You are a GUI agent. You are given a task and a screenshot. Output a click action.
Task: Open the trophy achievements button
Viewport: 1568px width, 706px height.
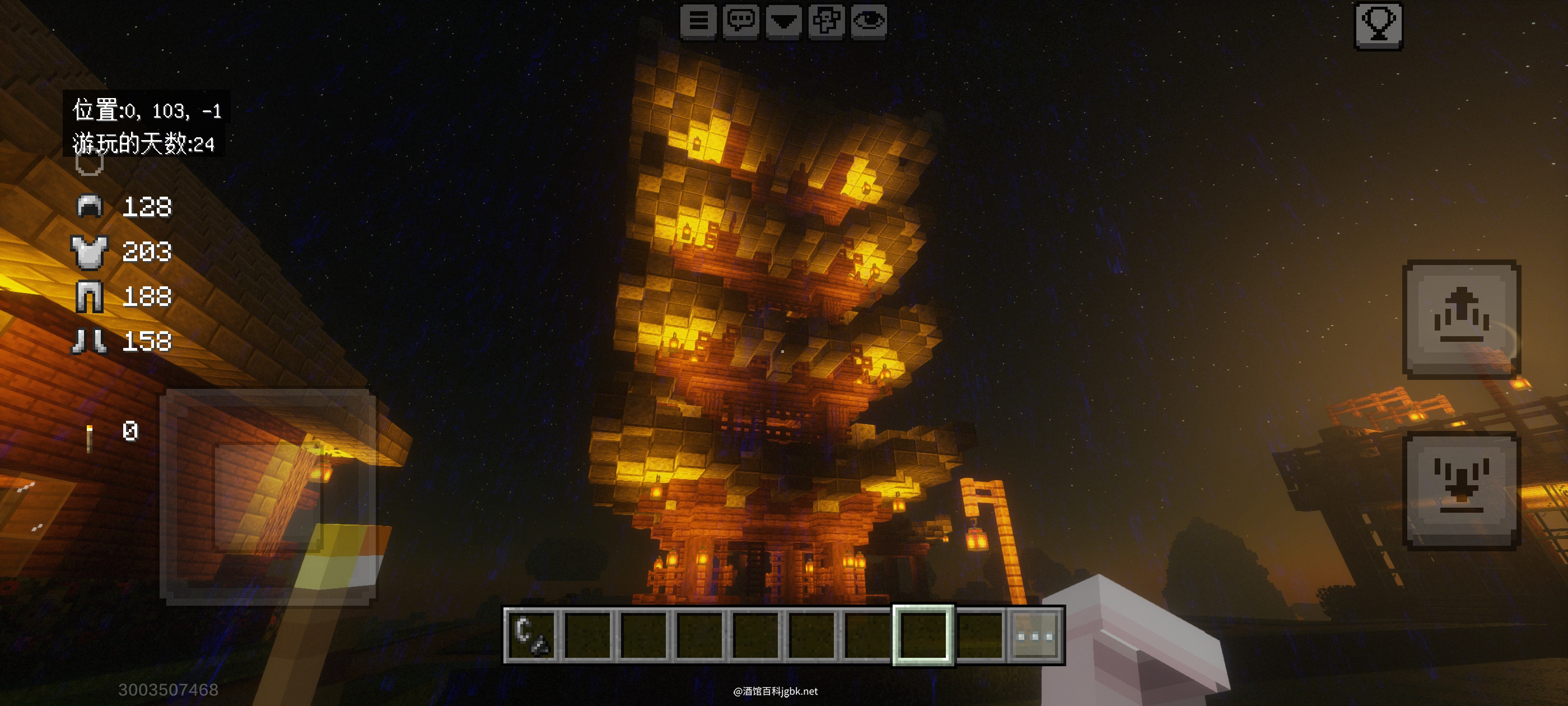pyautogui.click(x=1378, y=25)
